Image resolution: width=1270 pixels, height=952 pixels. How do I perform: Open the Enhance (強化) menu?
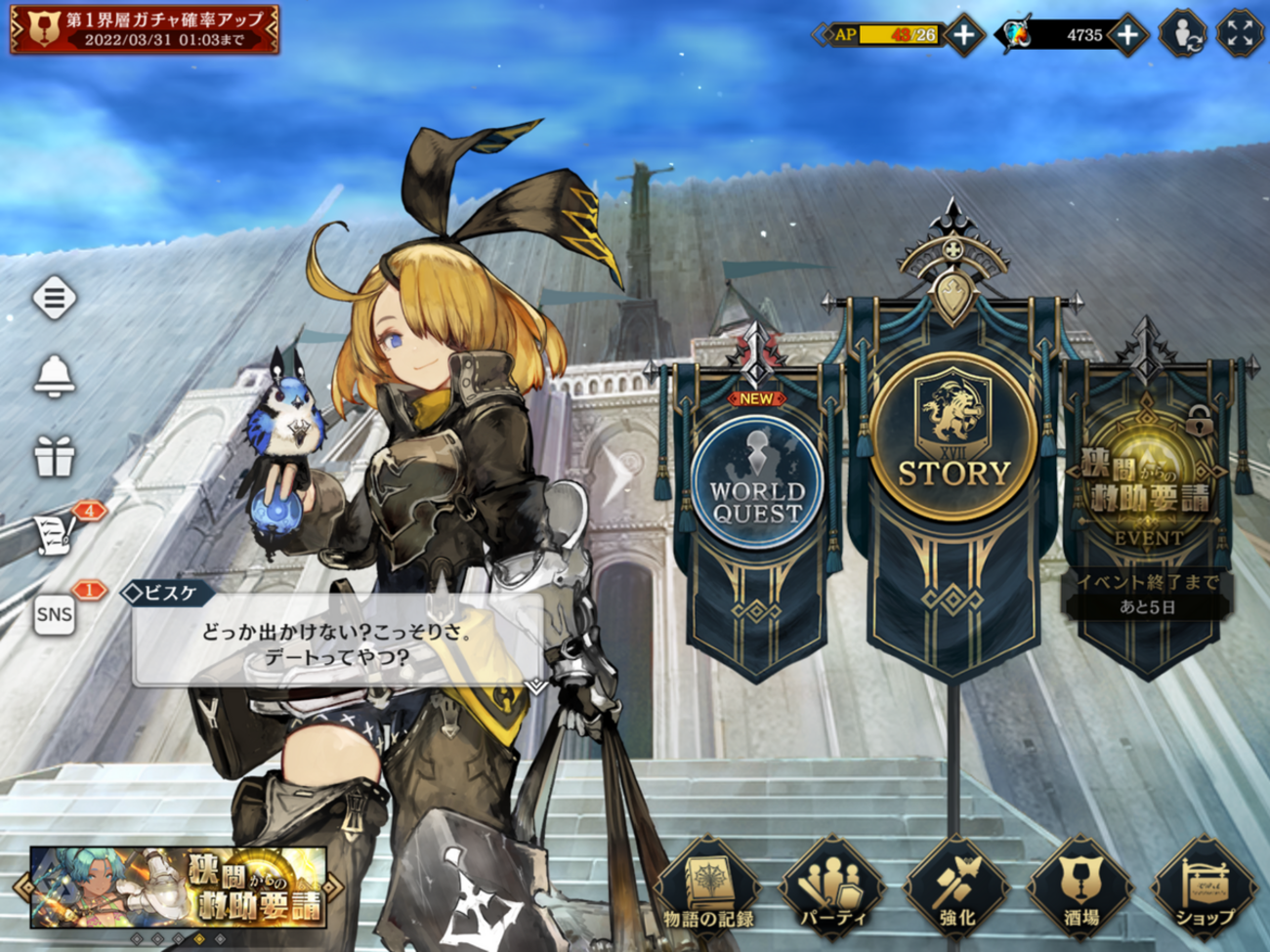point(956,889)
